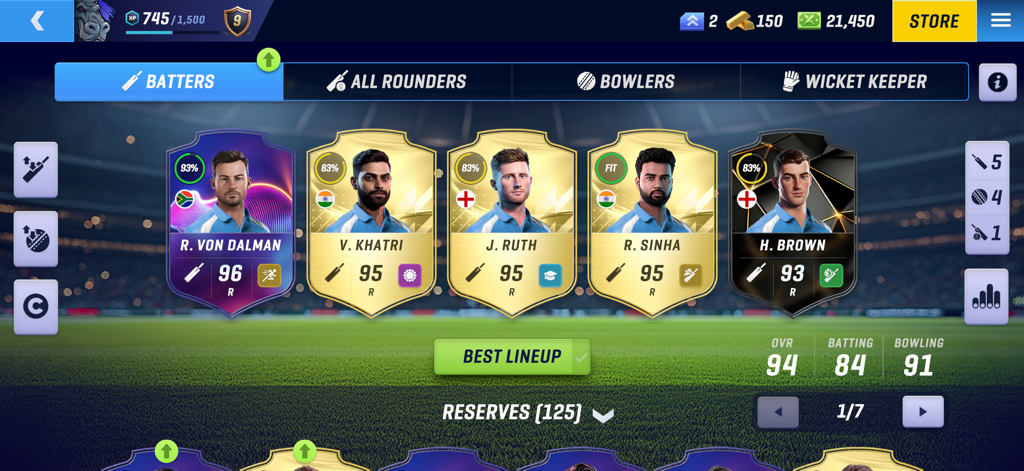The width and height of the screenshot is (1024, 471).
Task: Click the circular C icon button
Action: (x=36, y=307)
